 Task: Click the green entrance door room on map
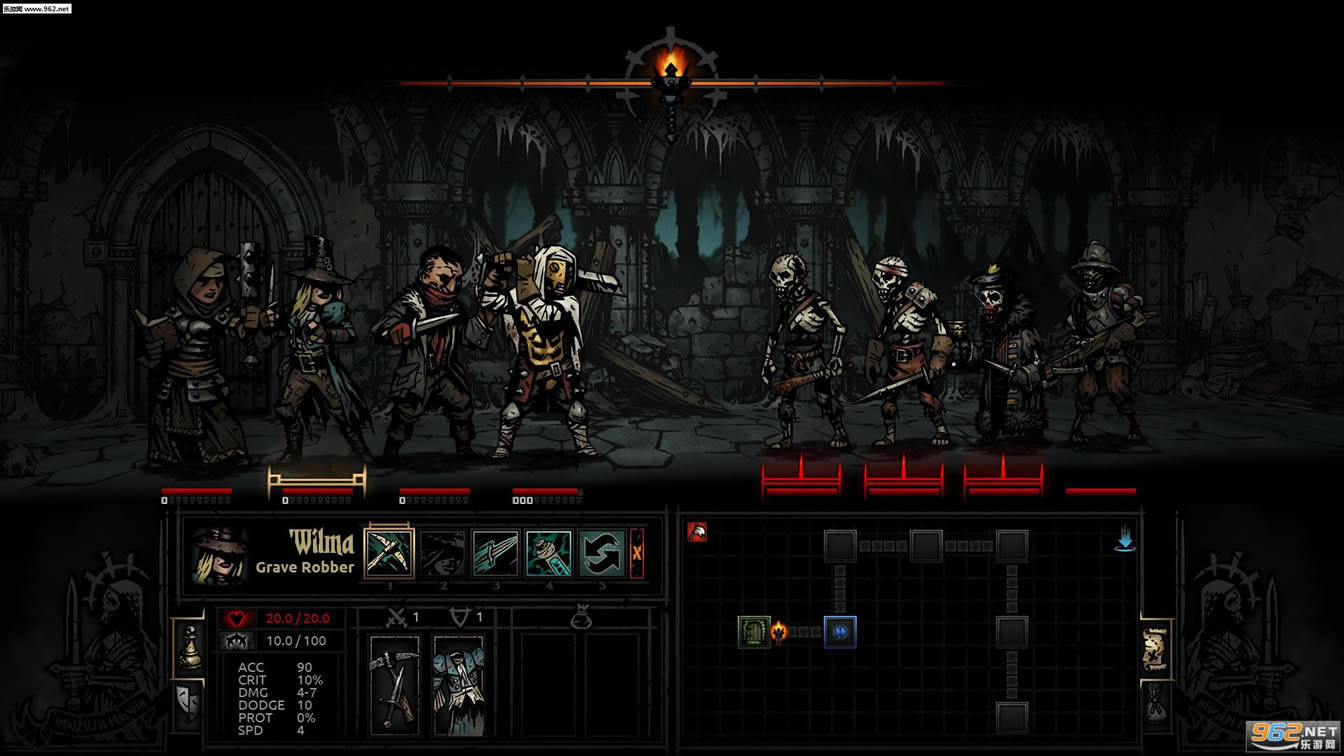pos(754,632)
